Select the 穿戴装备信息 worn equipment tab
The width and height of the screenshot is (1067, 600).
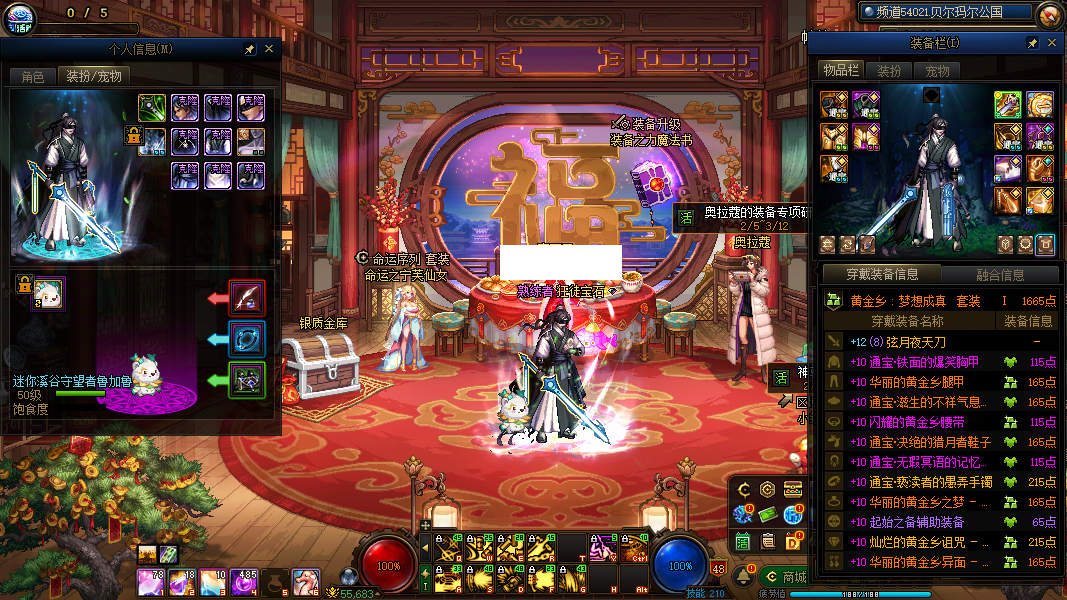coord(881,275)
